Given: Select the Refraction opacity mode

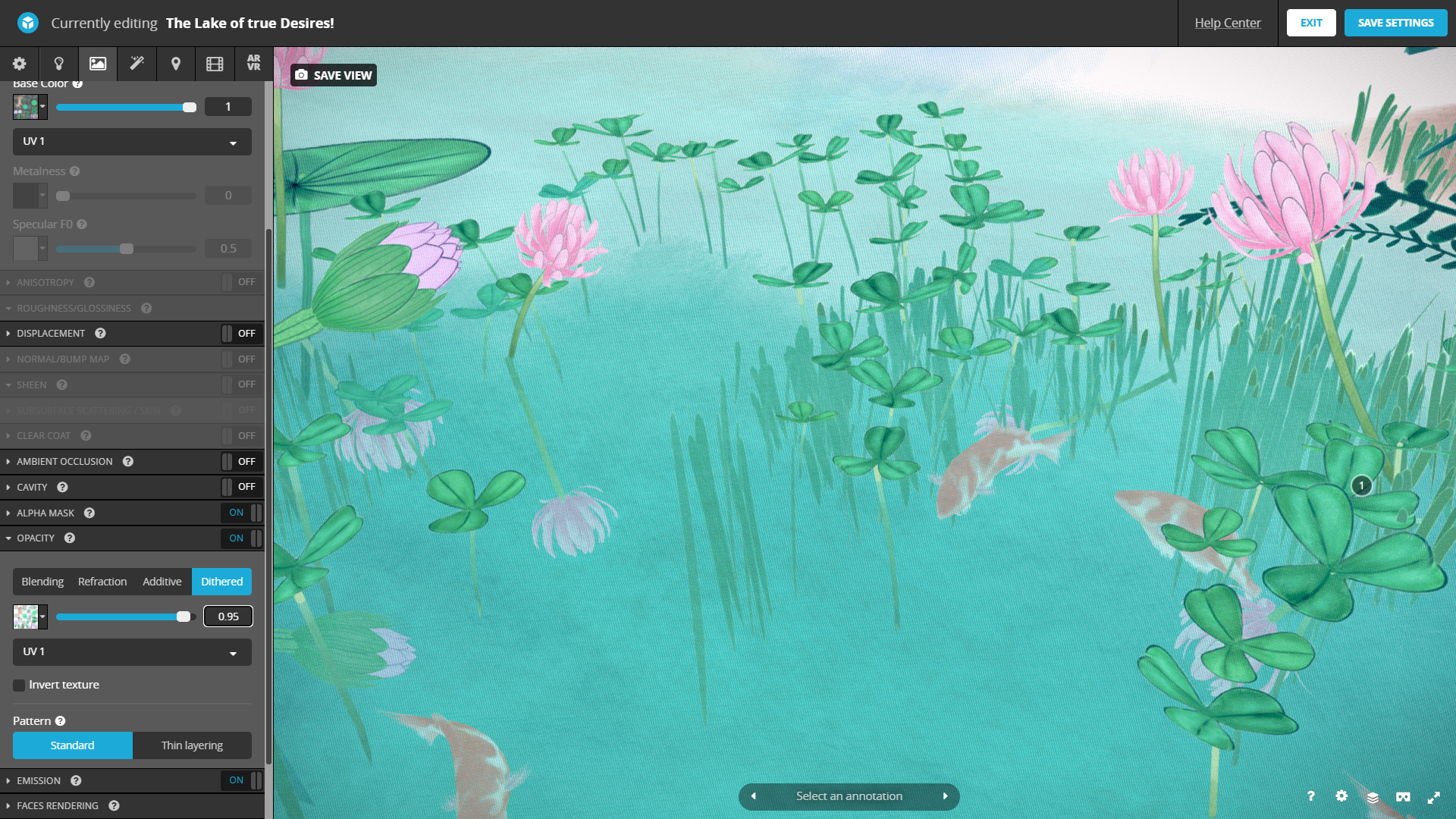Looking at the screenshot, I should tap(102, 582).
